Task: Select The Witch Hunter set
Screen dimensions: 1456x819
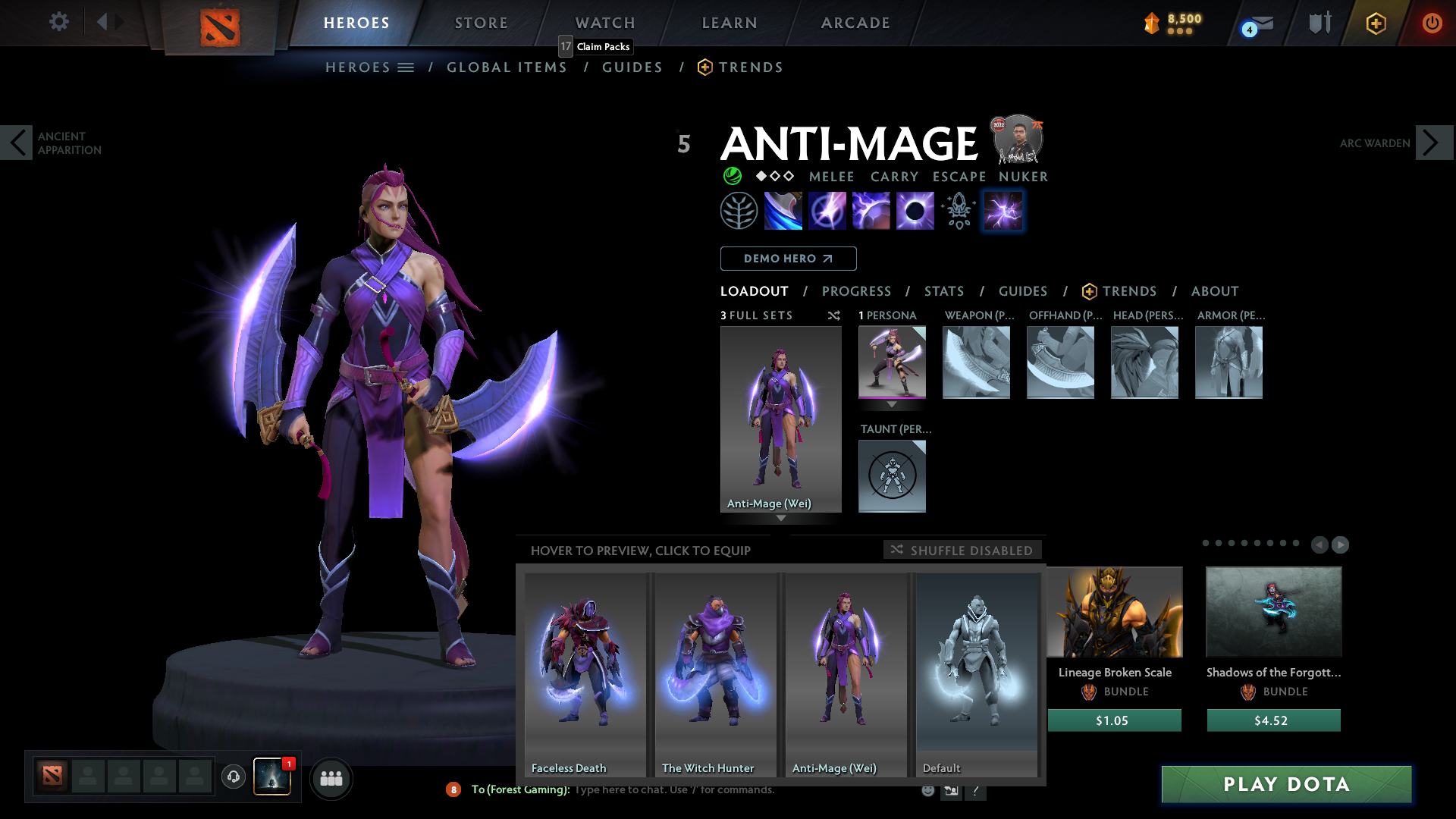Action: tap(715, 674)
